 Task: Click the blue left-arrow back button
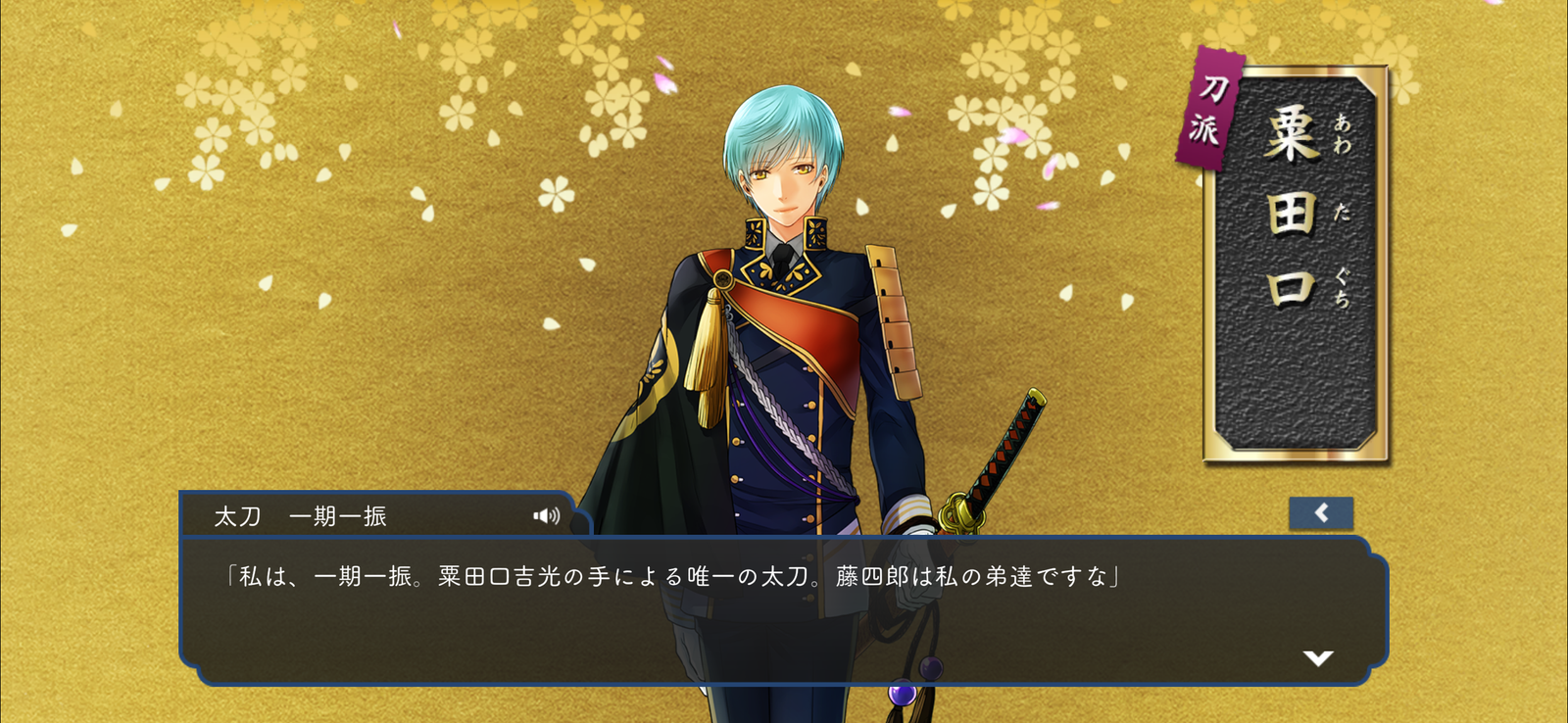coord(1321,513)
